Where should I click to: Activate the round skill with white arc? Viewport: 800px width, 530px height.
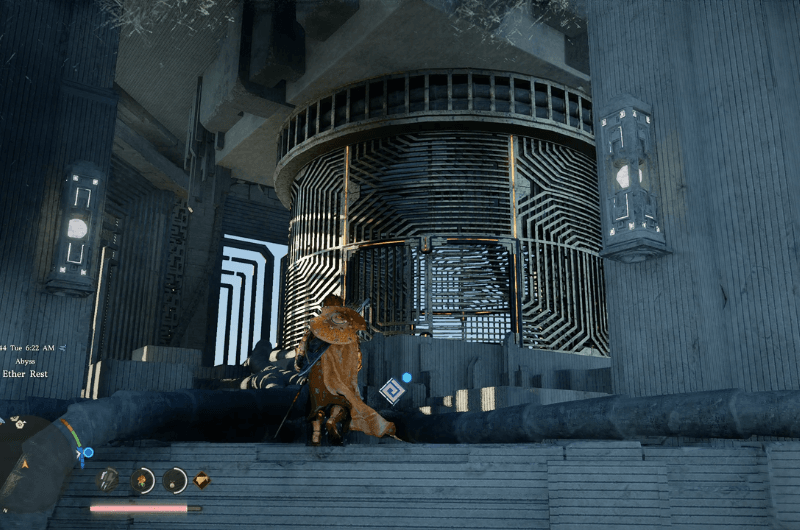point(175,480)
